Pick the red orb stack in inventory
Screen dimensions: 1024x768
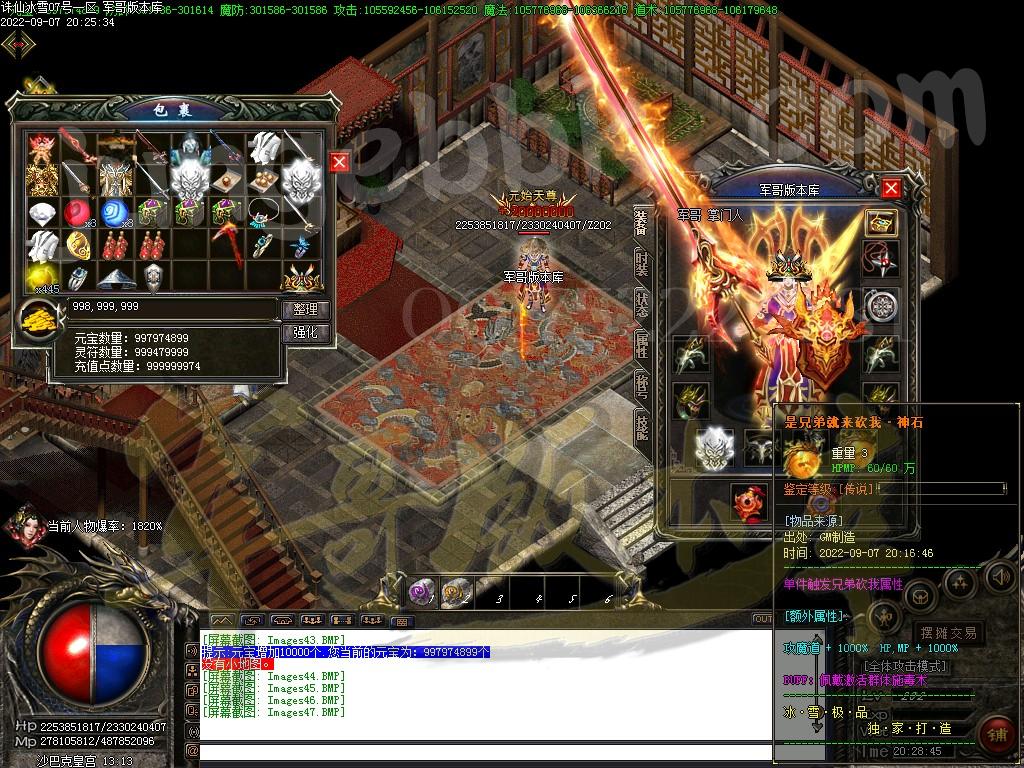click(x=78, y=213)
